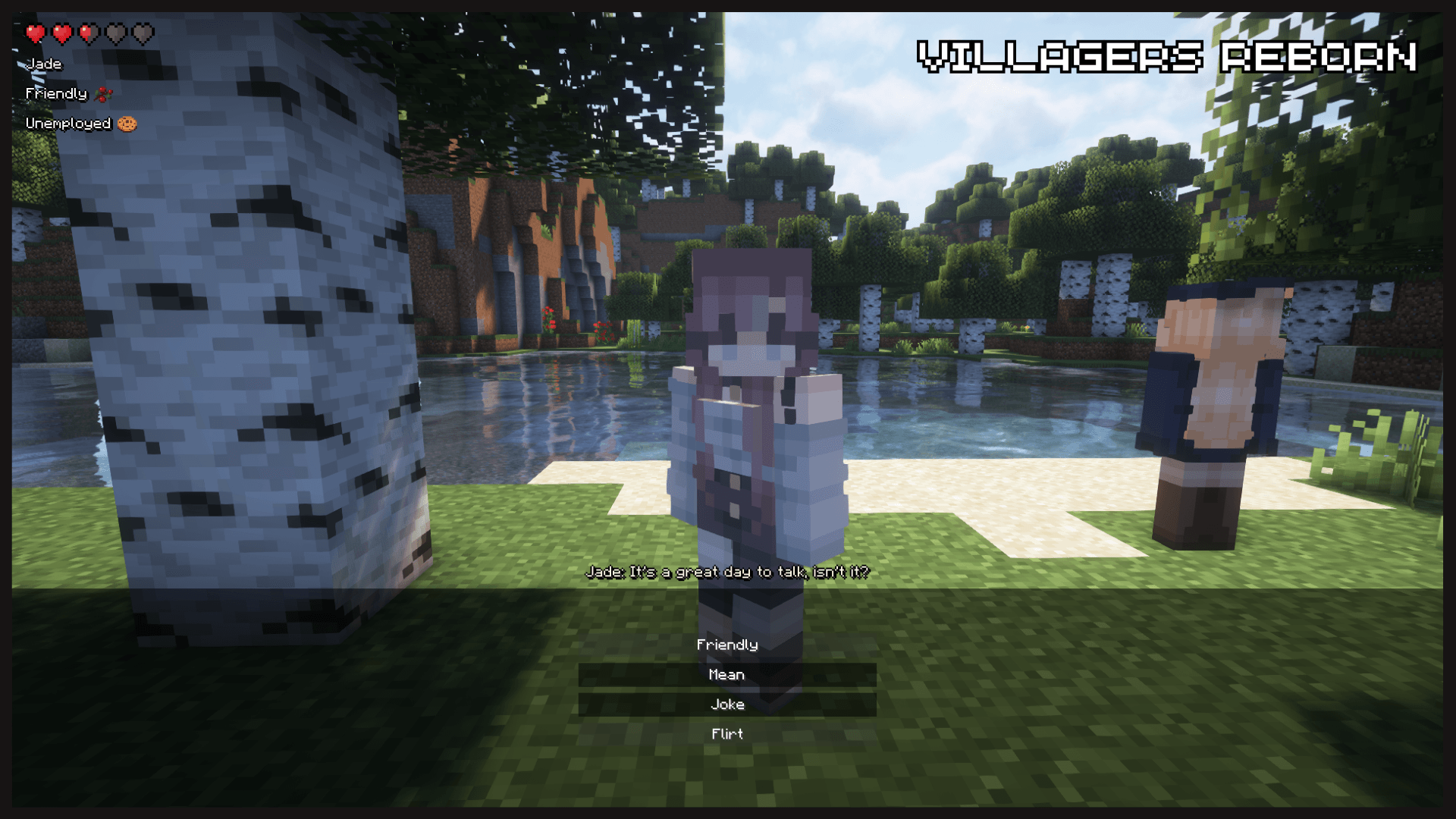Click the half-filled third heart icon
1456x819 pixels.
point(89,33)
